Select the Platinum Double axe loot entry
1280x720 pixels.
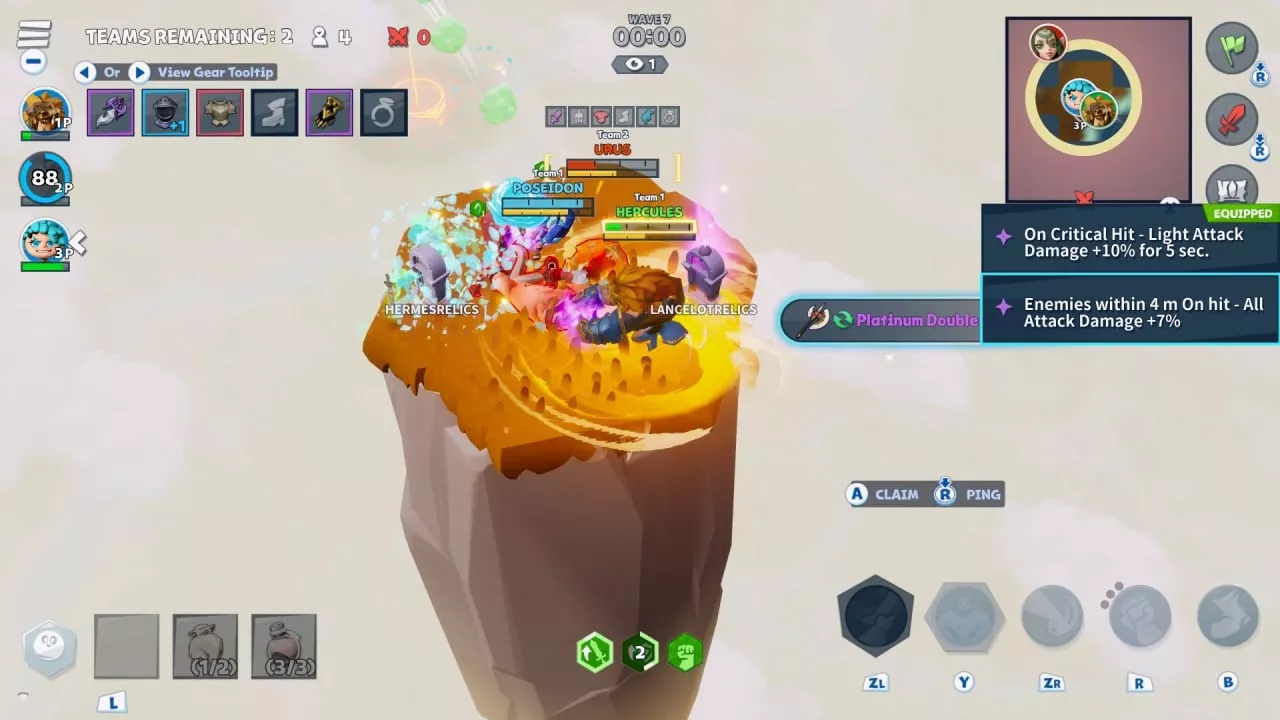click(880, 320)
